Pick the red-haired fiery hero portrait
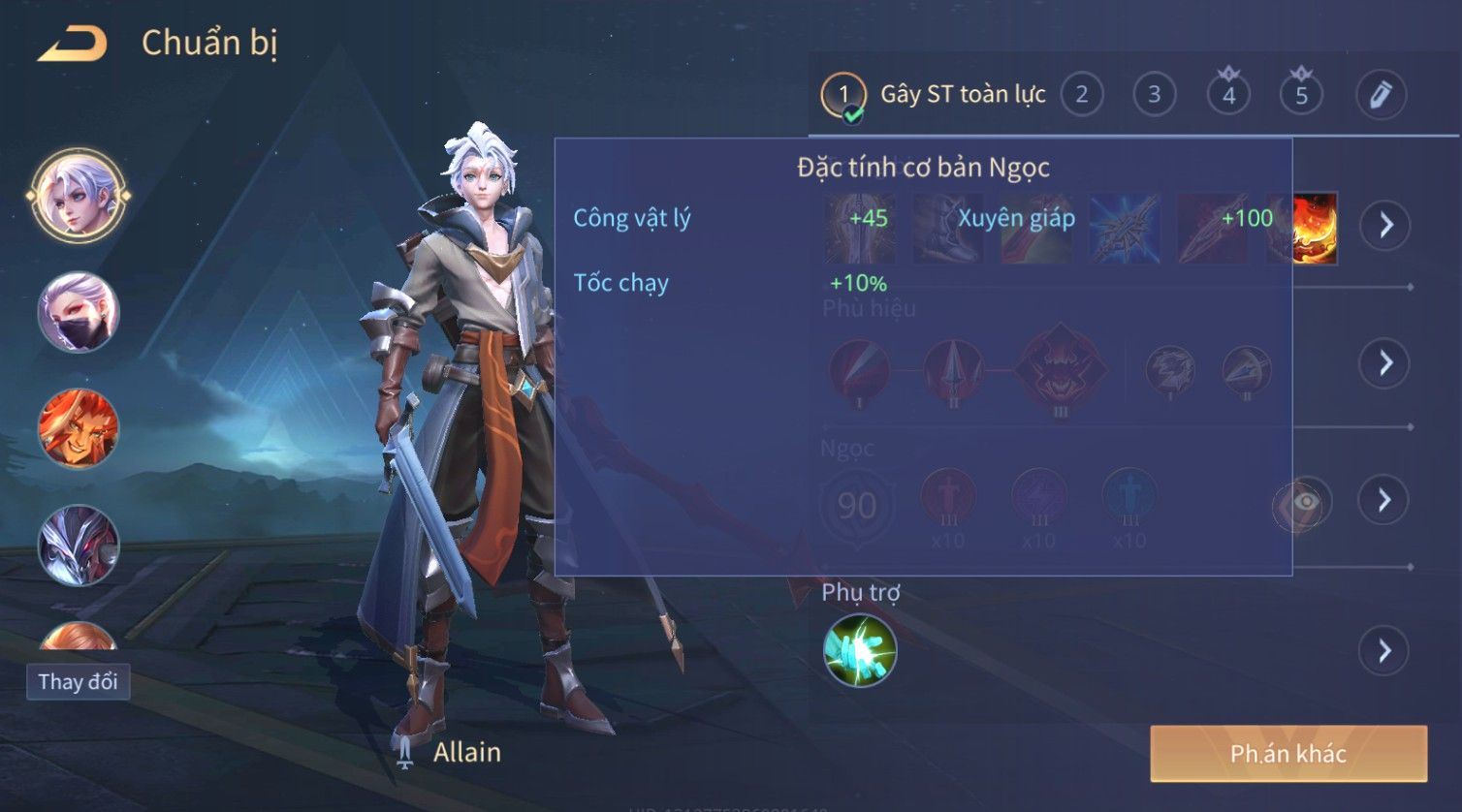The height and width of the screenshot is (812, 1462). tap(78, 428)
